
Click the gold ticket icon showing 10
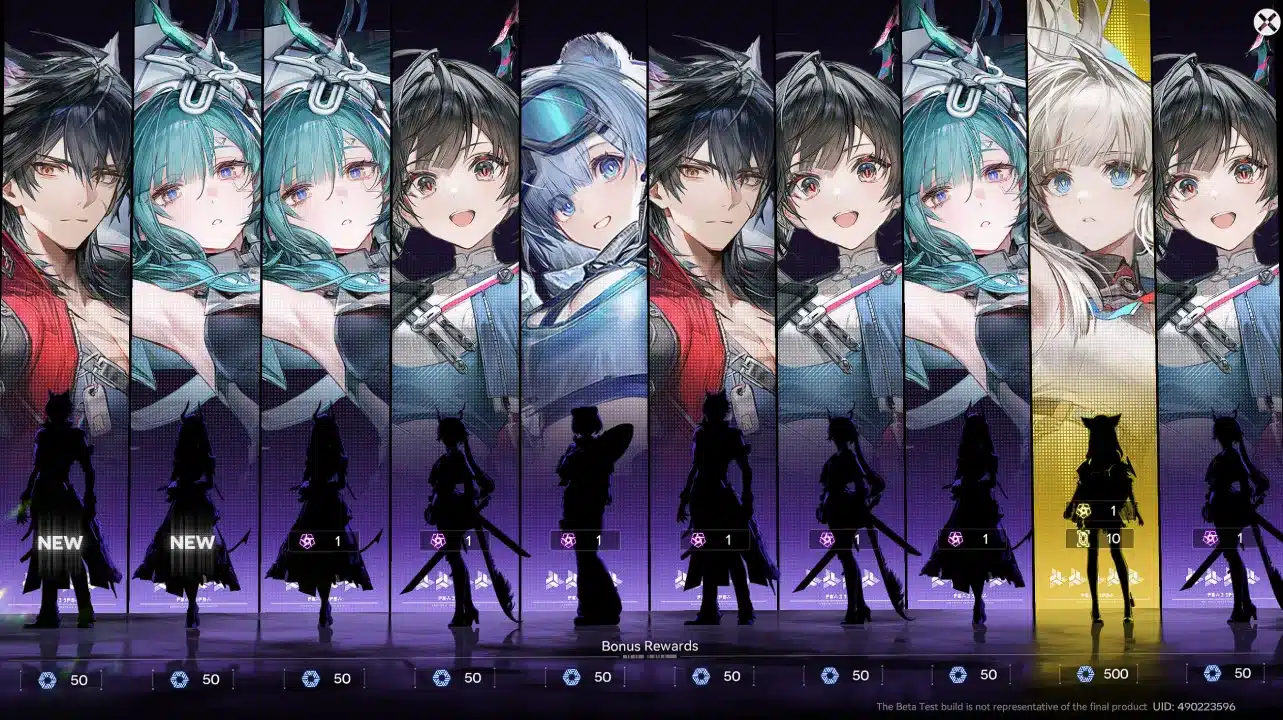tap(1085, 538)
